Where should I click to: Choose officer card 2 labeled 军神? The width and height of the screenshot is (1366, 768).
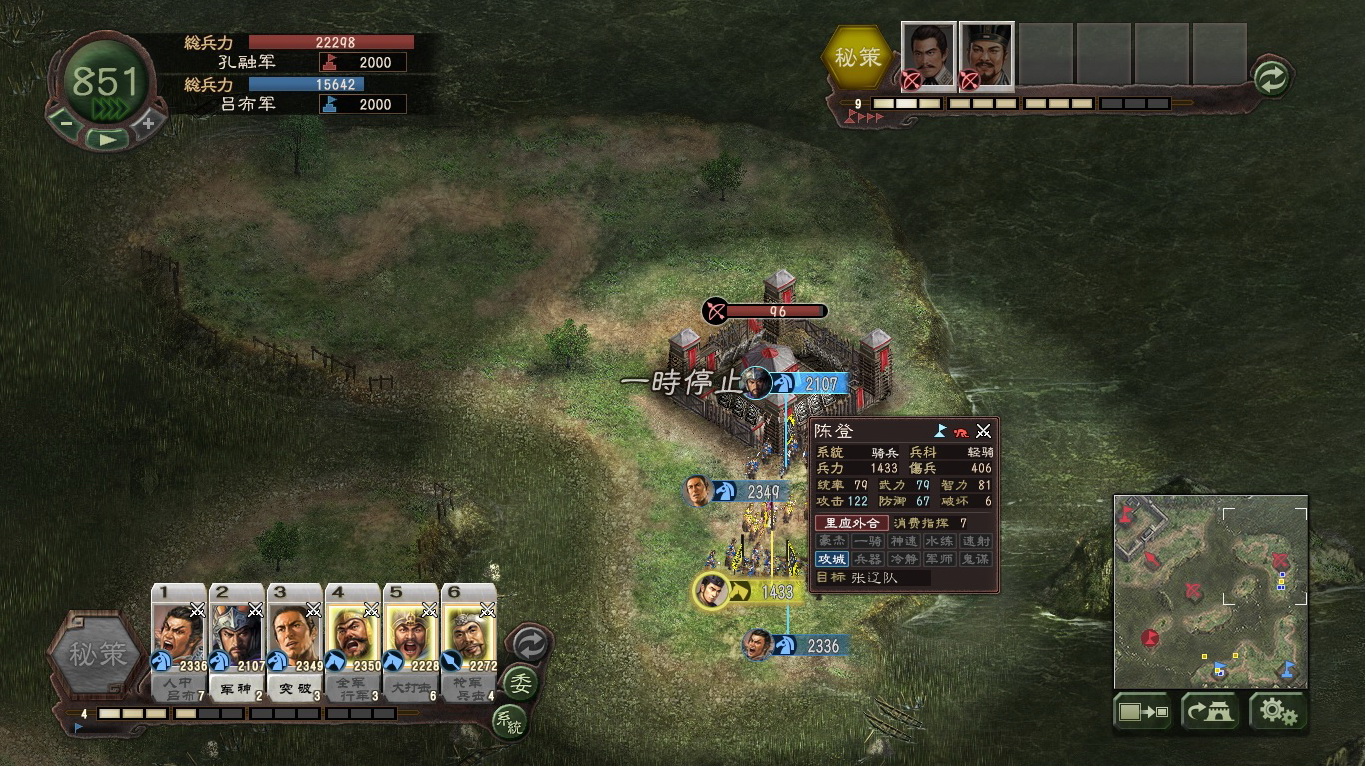237,640
